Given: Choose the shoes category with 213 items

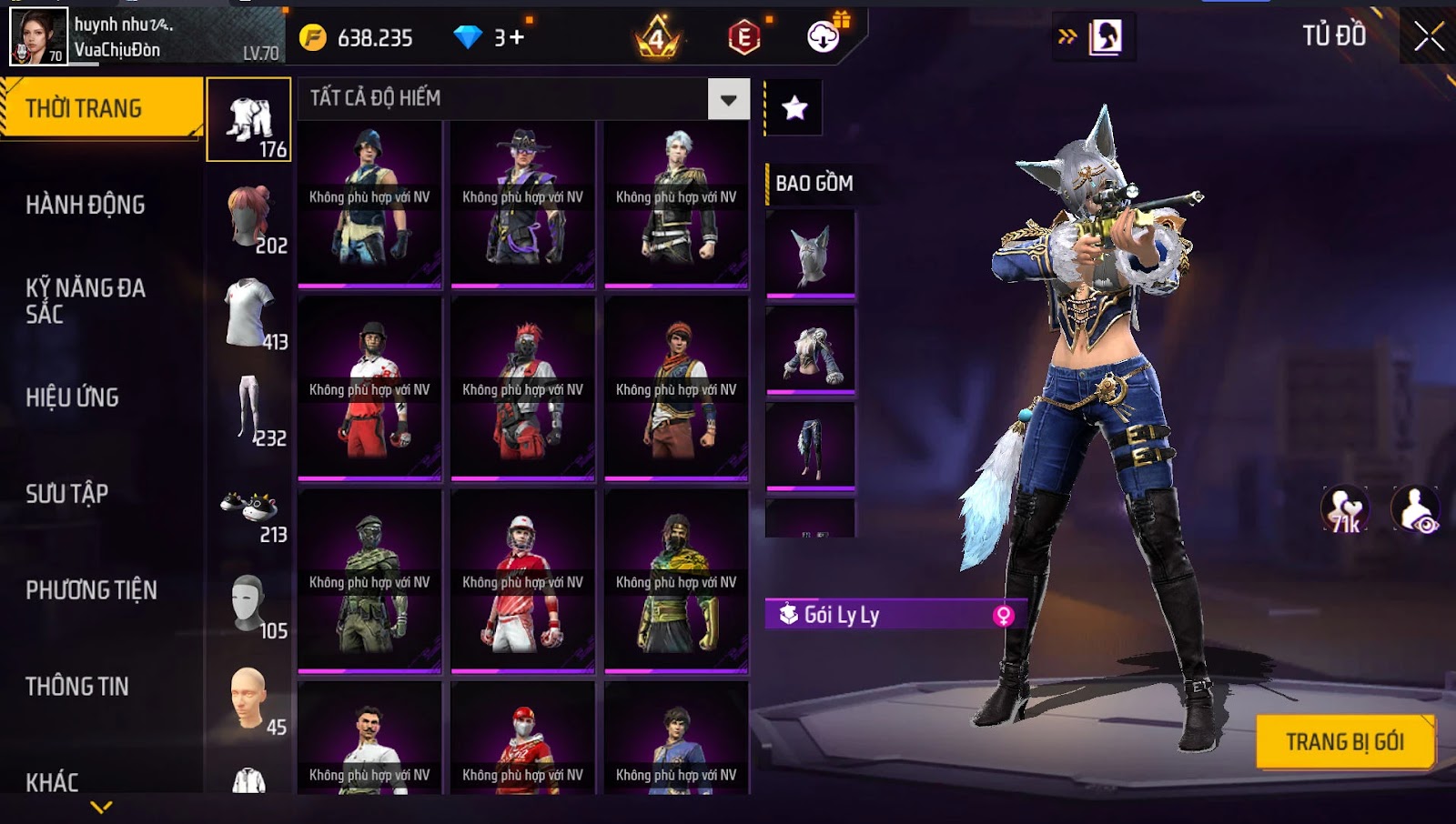Looking at the screenshot, I should (249, 507).
